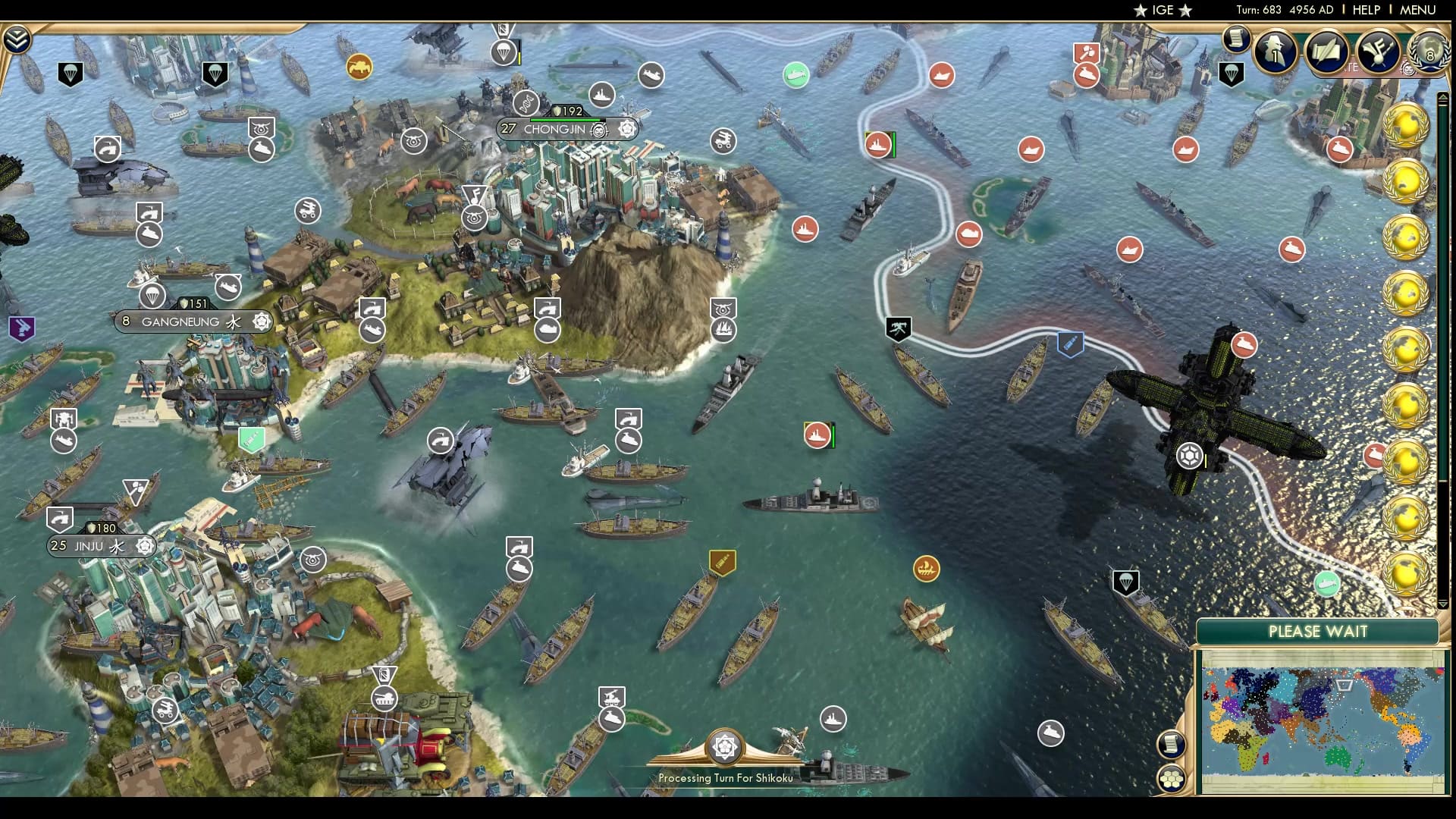The image size is (1456, 819).
Task: Toggle Jinju's city status icon on its banner
Action: coord(144,544)
